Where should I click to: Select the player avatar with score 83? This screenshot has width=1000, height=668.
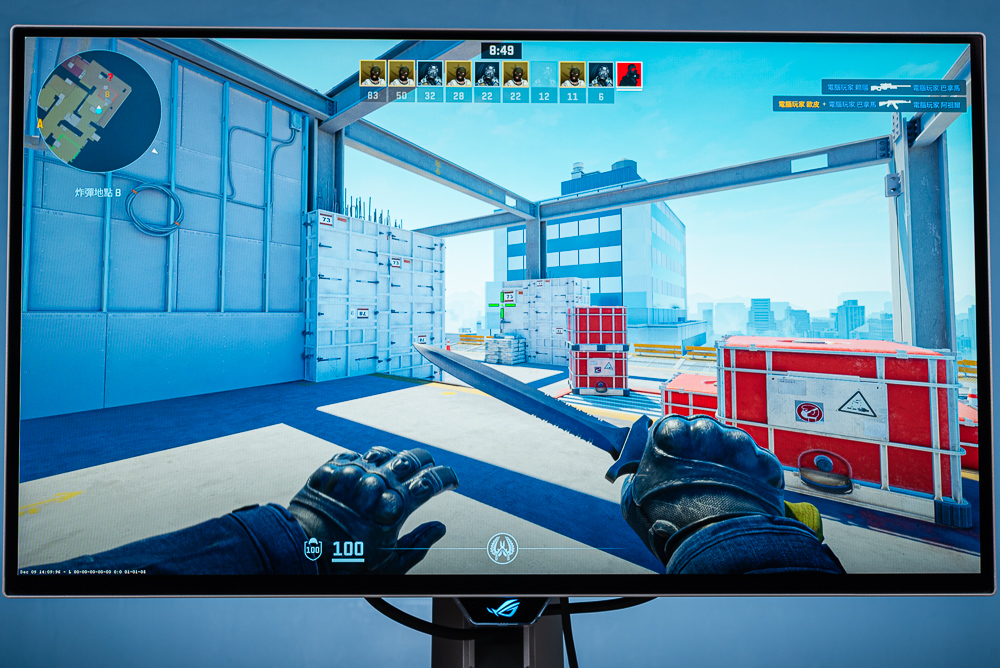(x=373, y=74)
